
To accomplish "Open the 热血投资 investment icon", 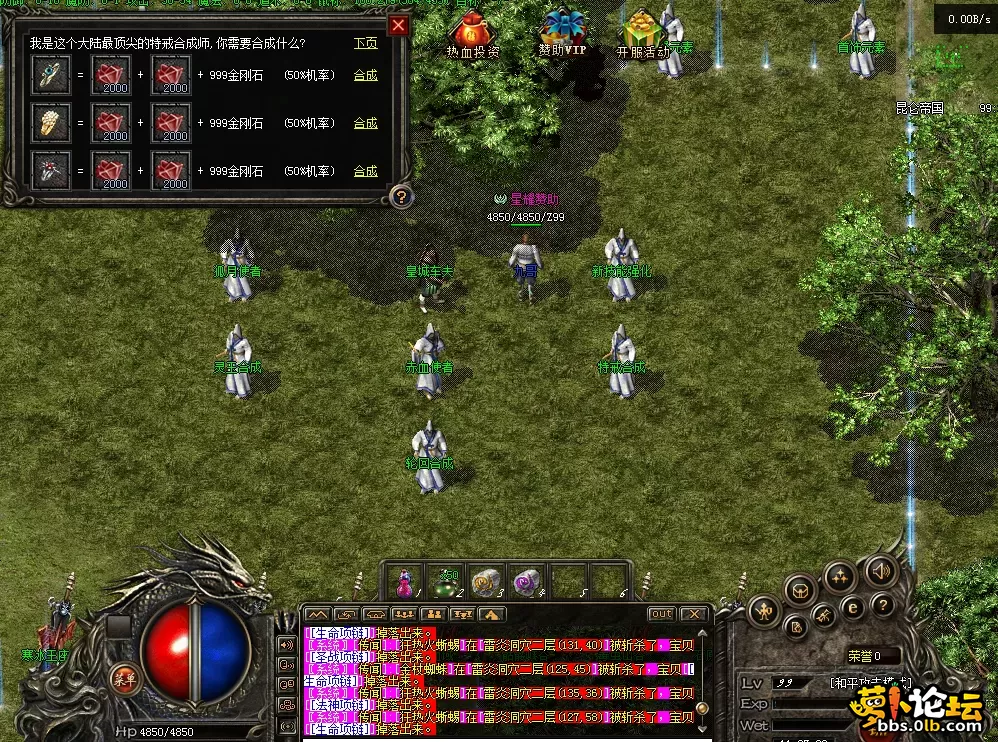I will pyautogui.click(x=472, y=34).
